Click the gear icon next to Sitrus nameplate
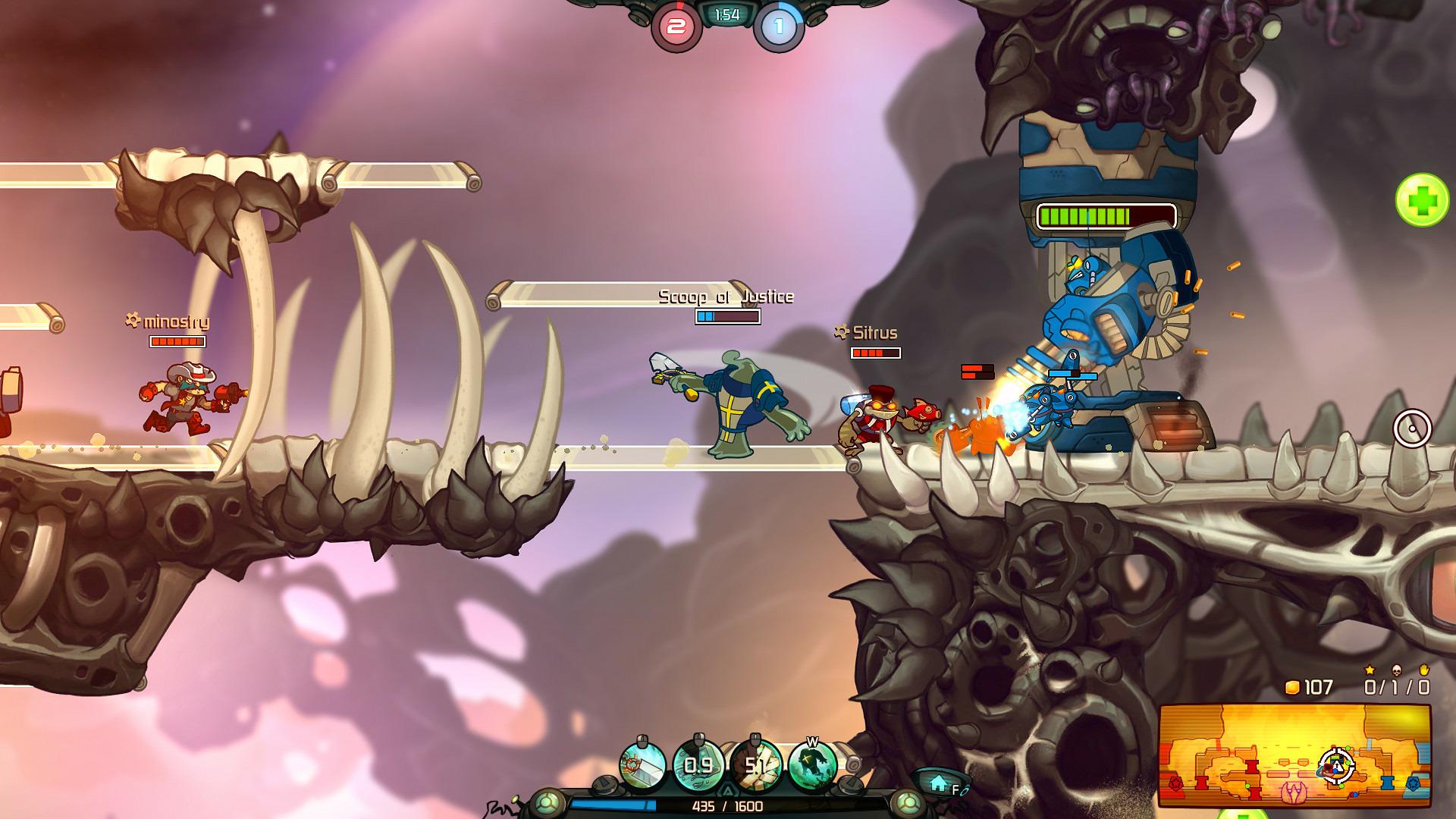1456x819 pixels. (x=839, y=331)
